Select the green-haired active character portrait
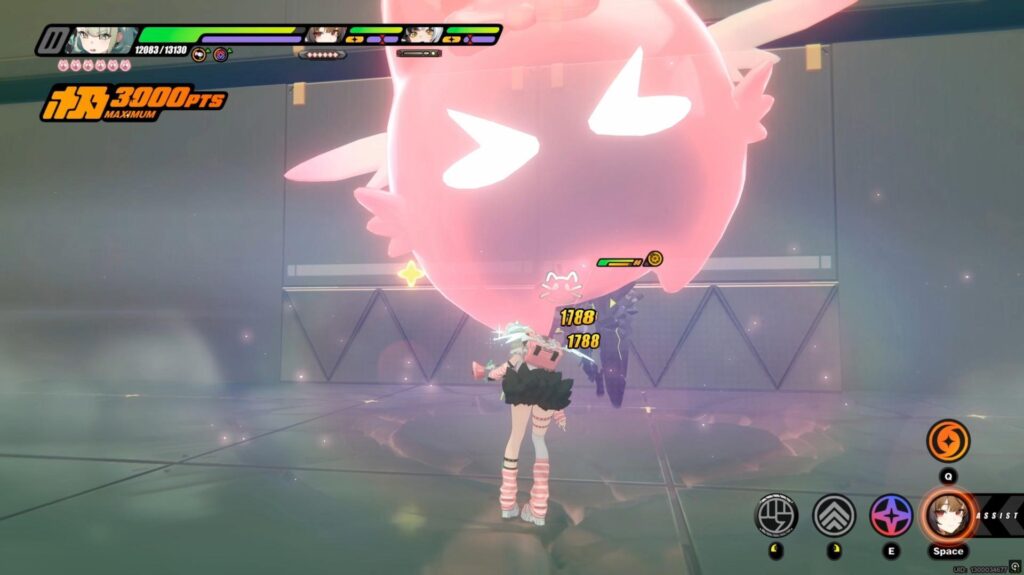The image size is (1024, 575). pyautogui.click(x=98, y=39)
